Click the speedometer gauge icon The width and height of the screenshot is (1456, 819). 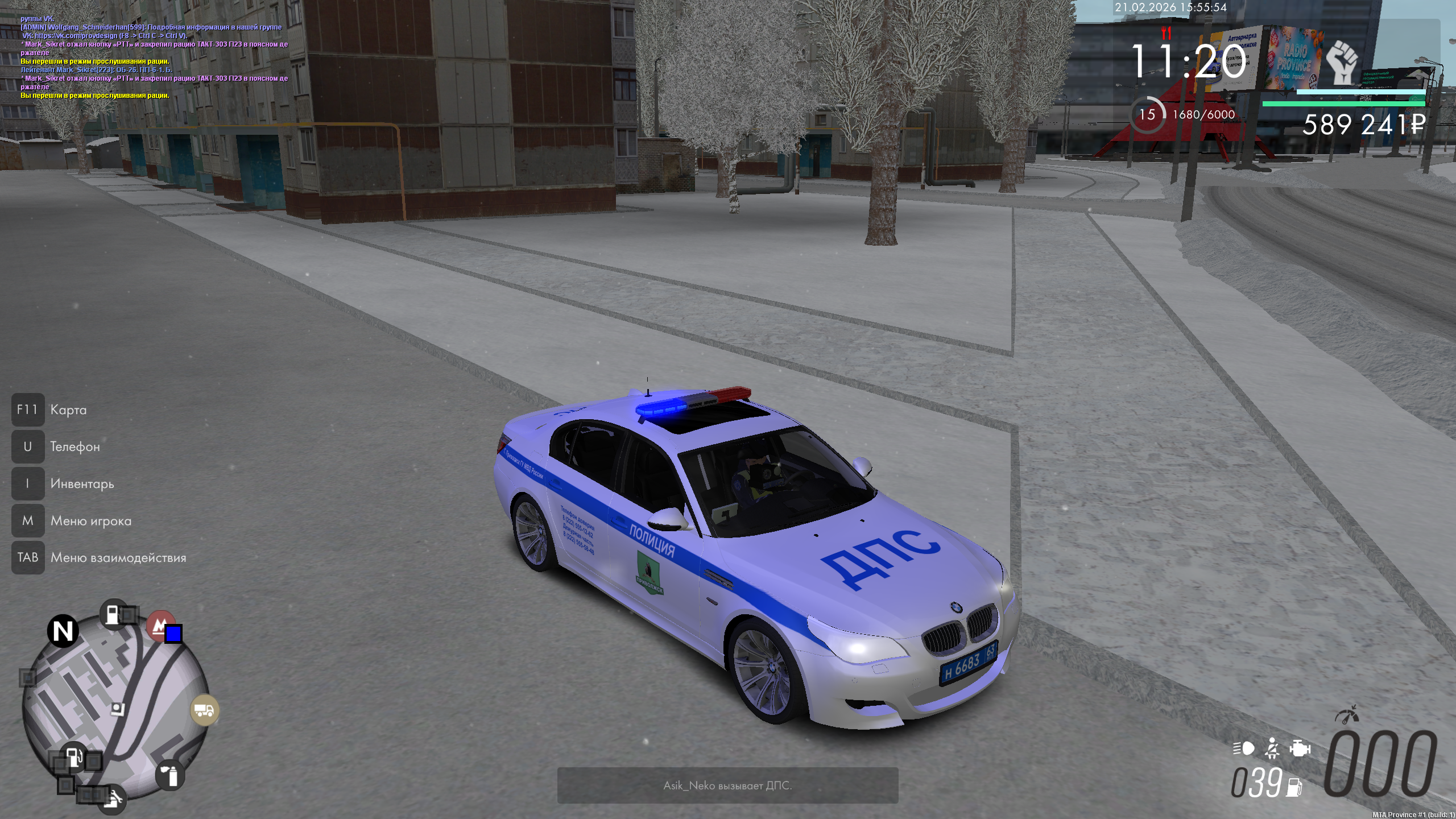click(x=1347, y=715)
